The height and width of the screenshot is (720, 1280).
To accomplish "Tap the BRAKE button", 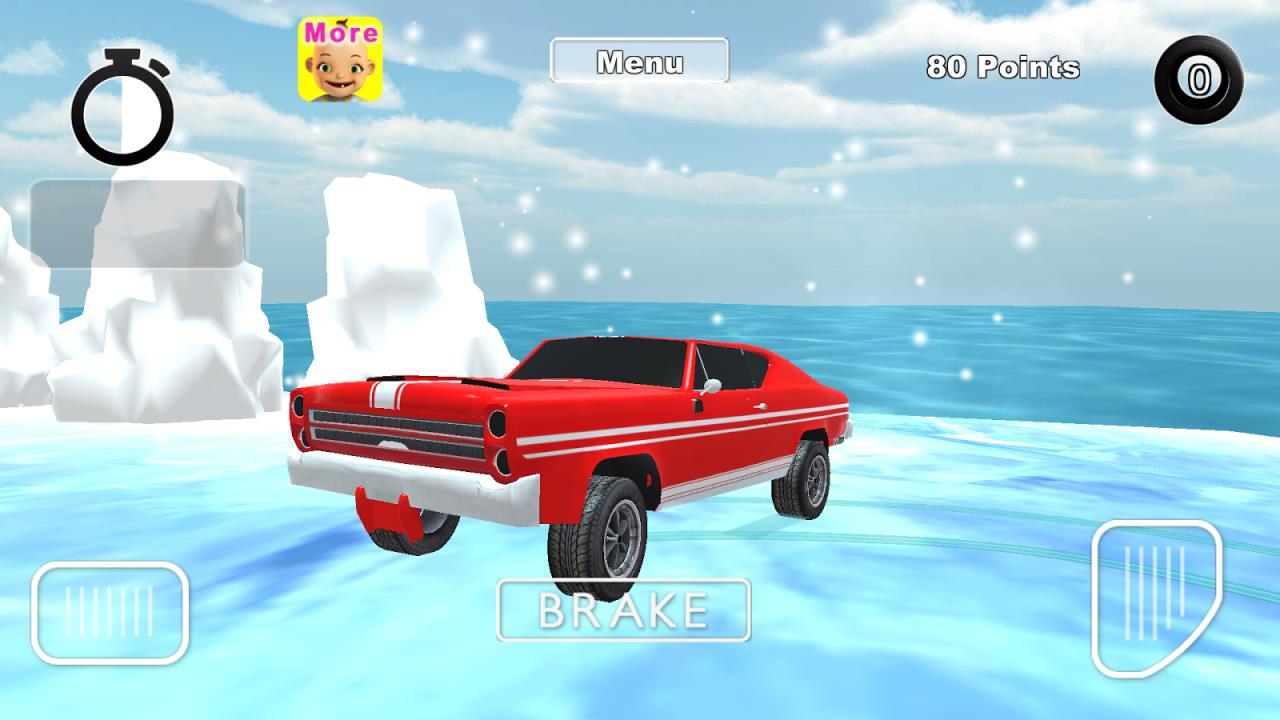I will (623, 610).
